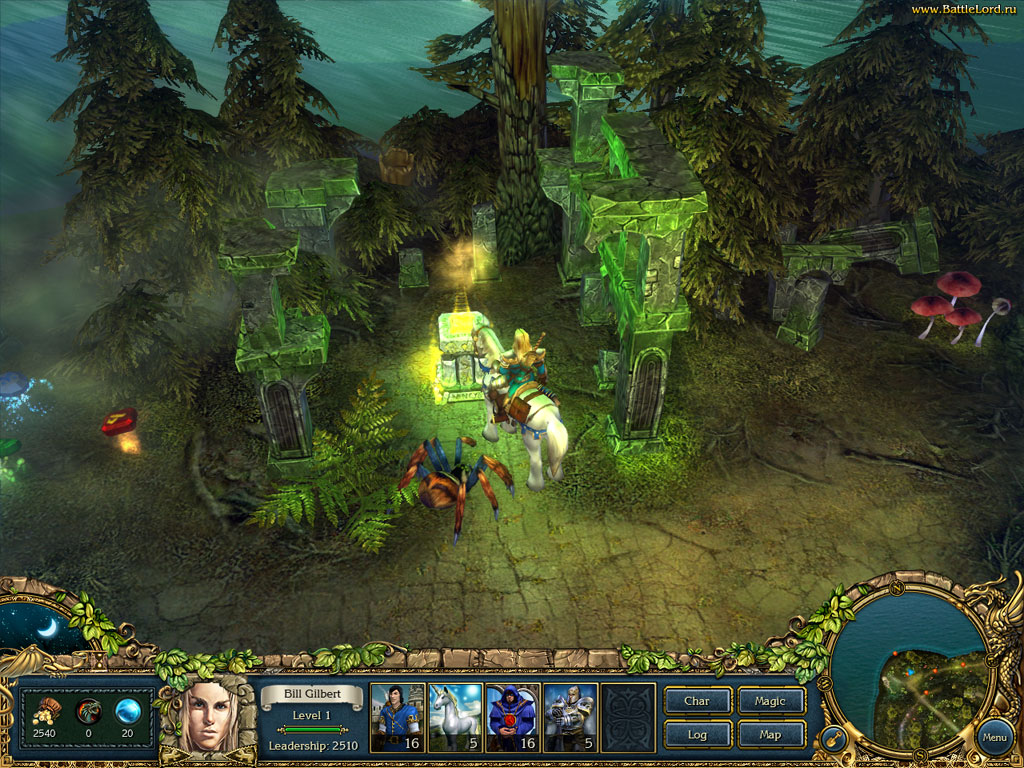This screenshot has height=768, width=1024.
Task: Click the small shovel button beside minimap
Action: click(x=832, y=739)
